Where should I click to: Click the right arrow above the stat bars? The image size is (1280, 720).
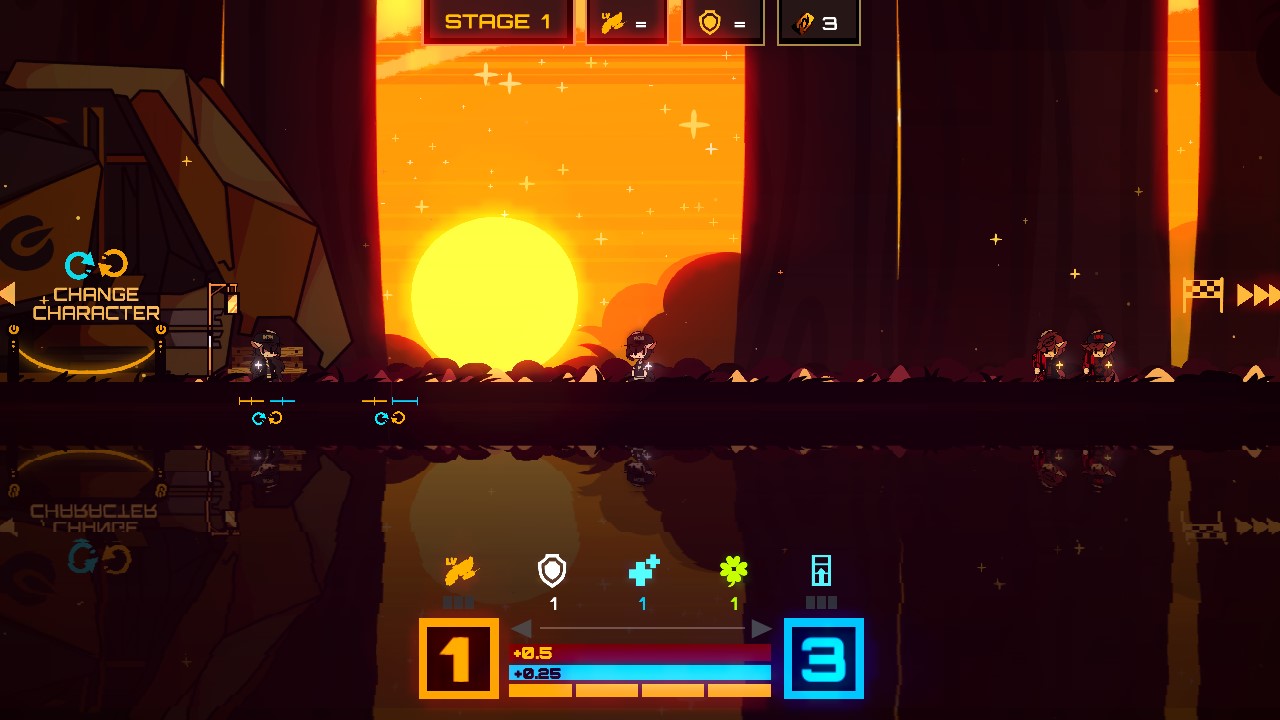(x=761, y=628)
